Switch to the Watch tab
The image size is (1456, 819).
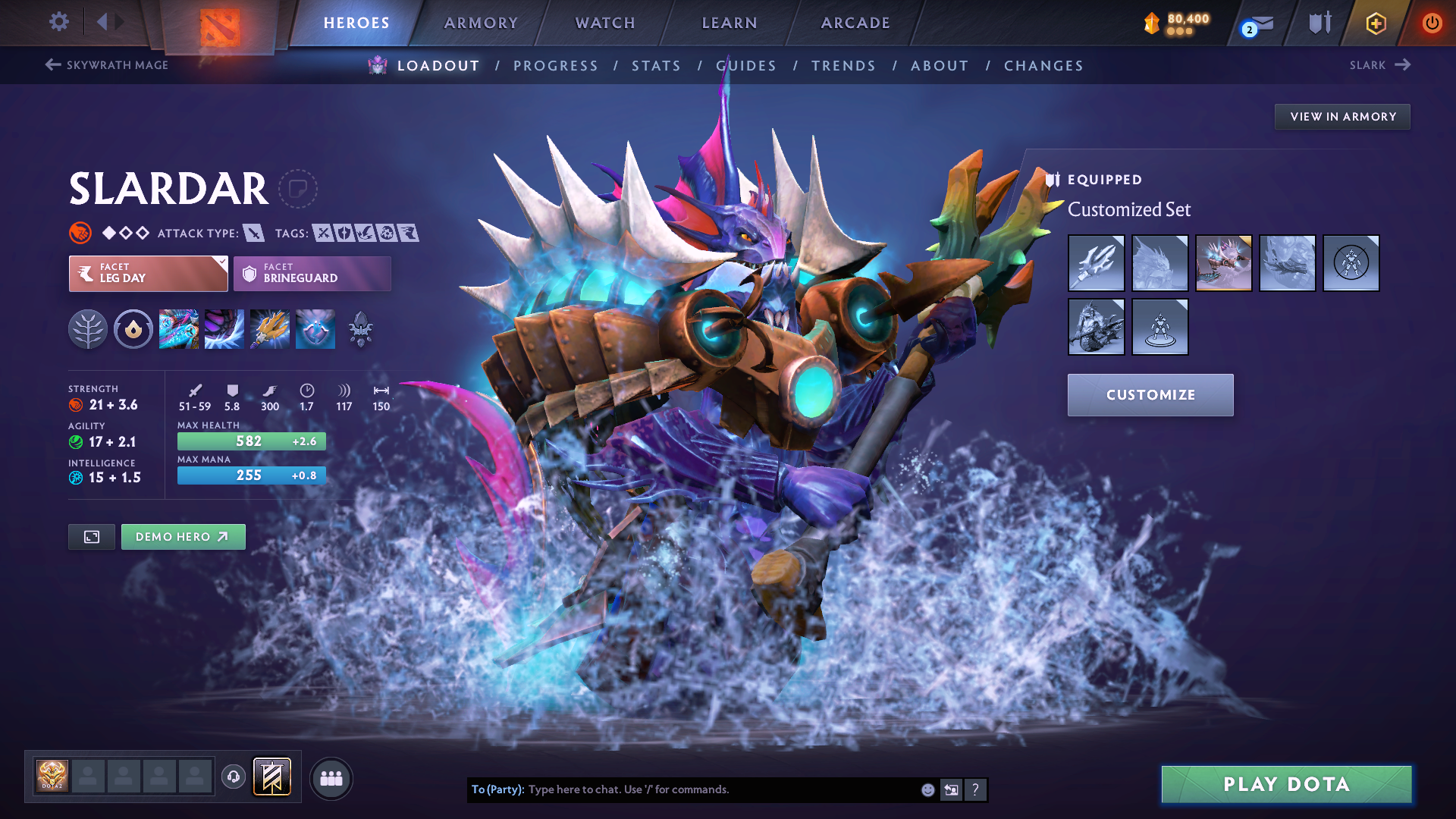click(x=605, y=23)
